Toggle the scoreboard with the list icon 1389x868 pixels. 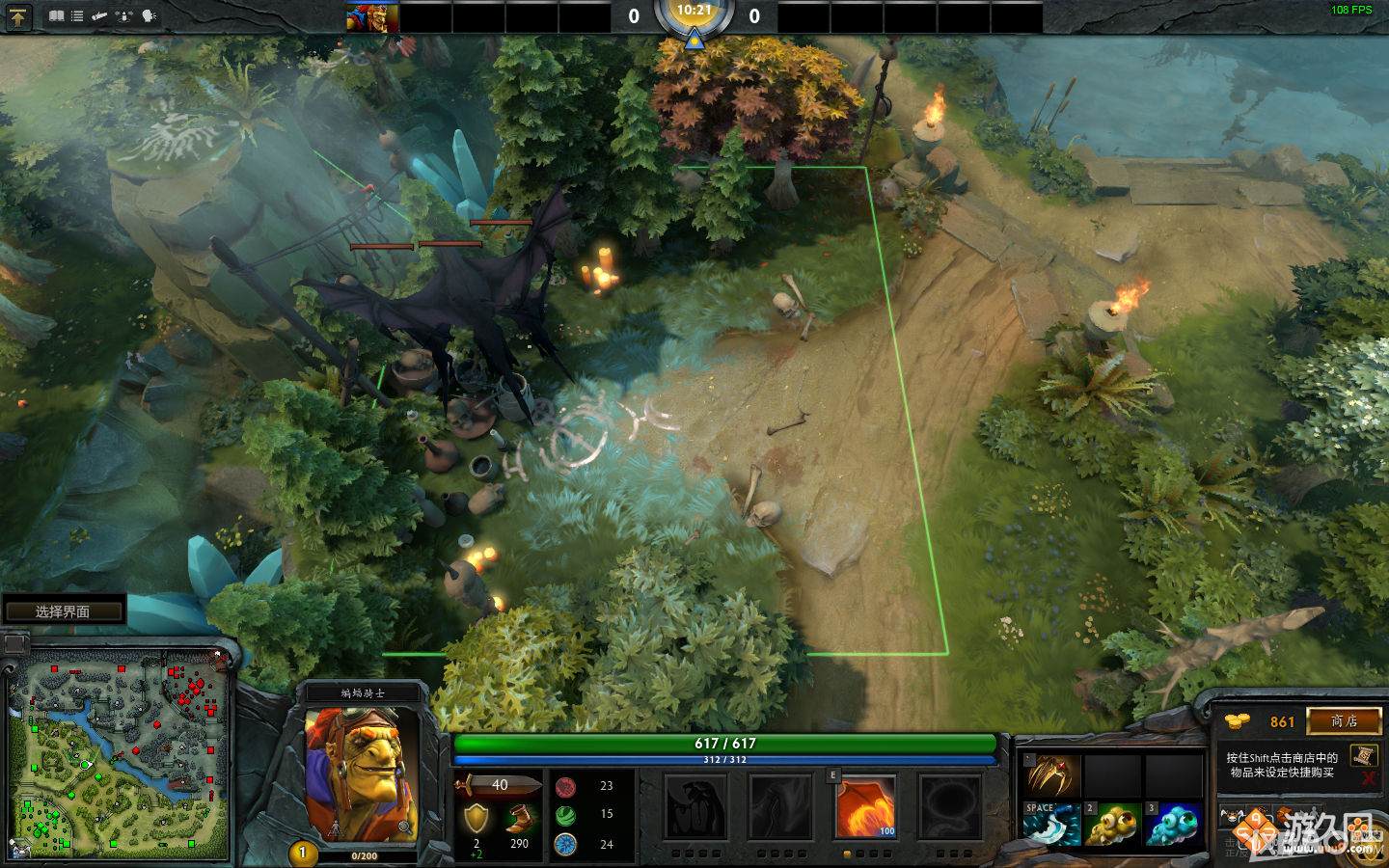click(75, 15)
